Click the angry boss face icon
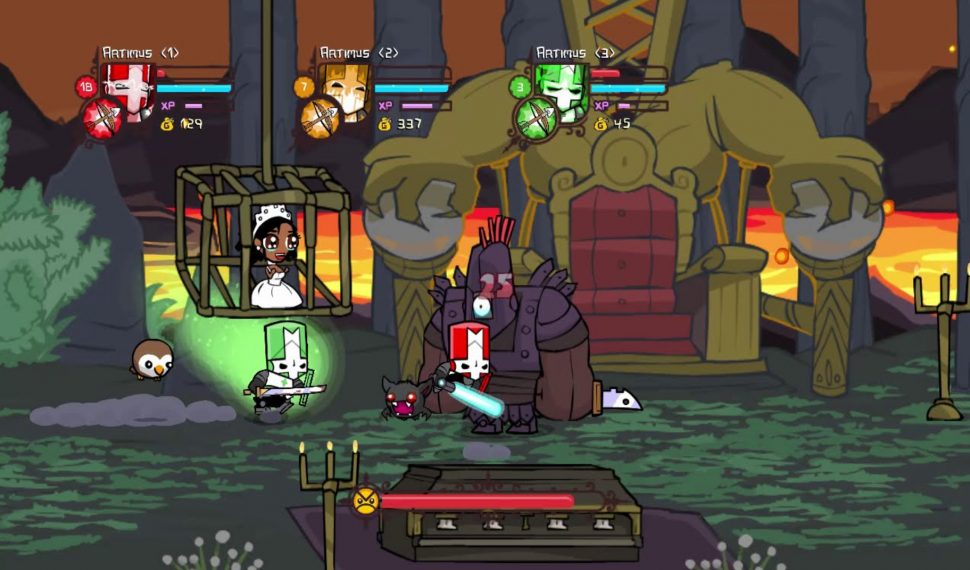Viewport: 970px width, 570px height. (x=366, y=499)
